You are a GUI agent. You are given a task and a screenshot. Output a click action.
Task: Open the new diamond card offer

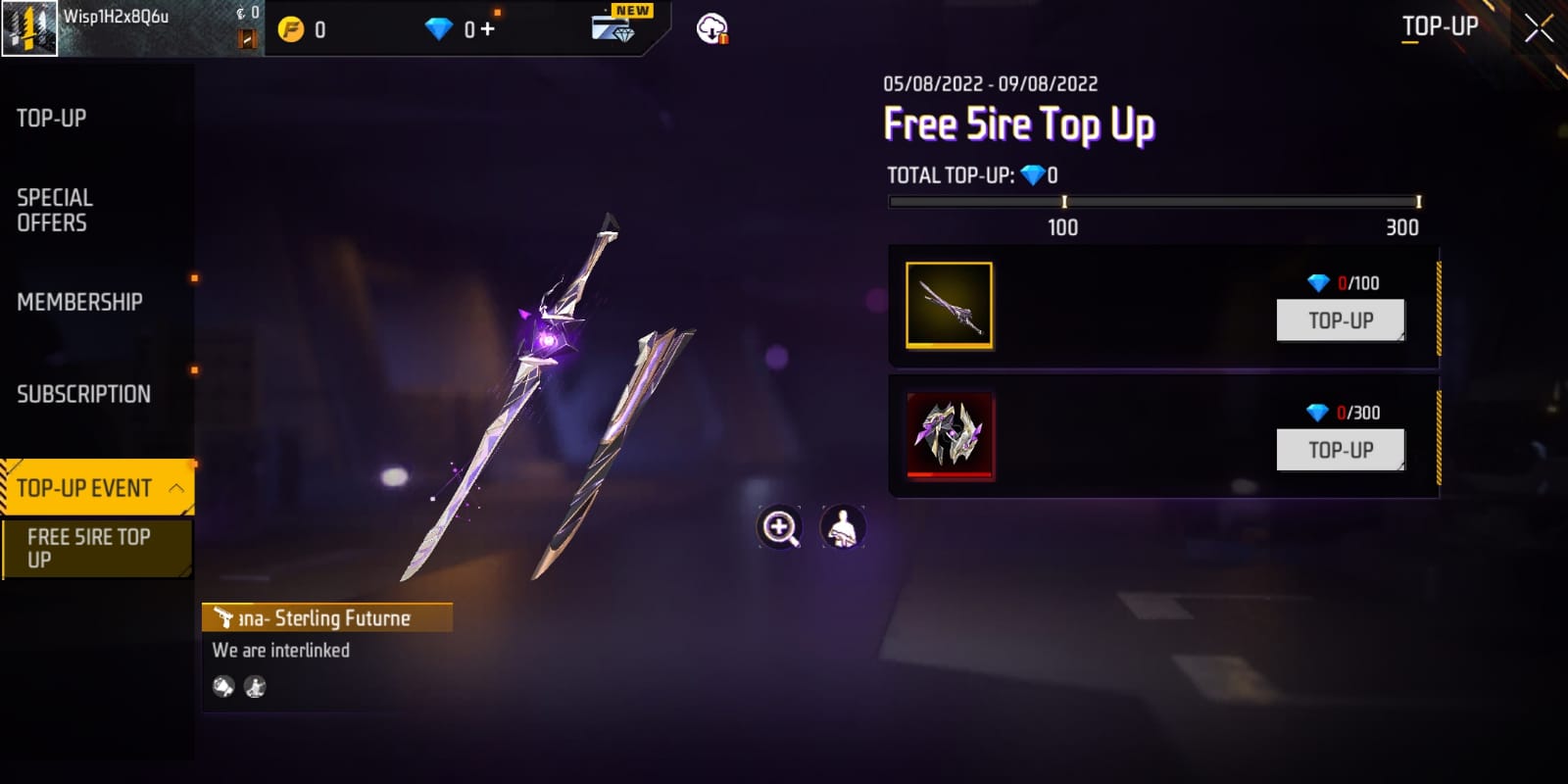615,24
